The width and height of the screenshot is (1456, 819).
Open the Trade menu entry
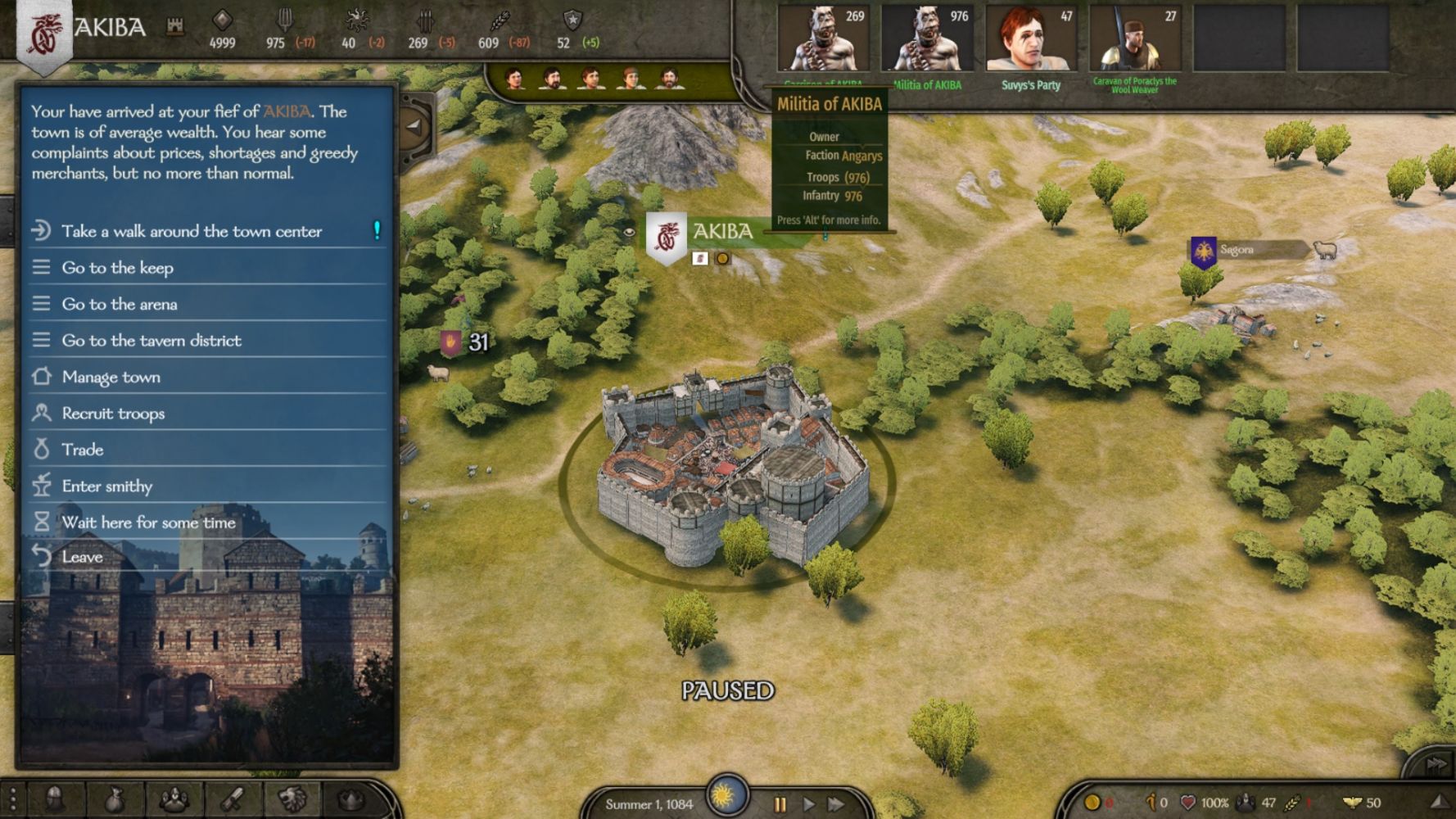[x=83, y=450]
